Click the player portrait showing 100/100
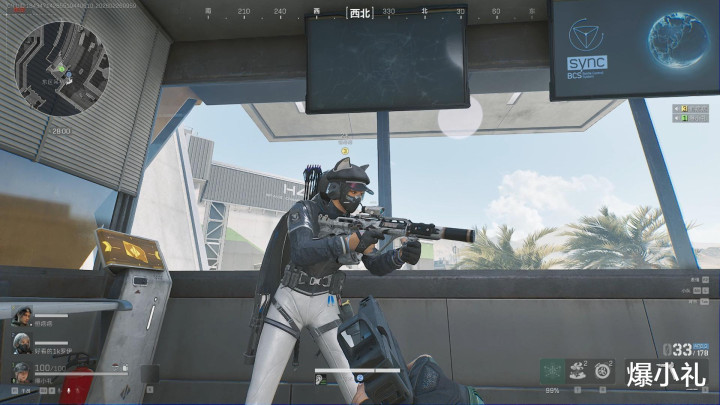Screen dimensions: 720x405 (x=21, y=372)
